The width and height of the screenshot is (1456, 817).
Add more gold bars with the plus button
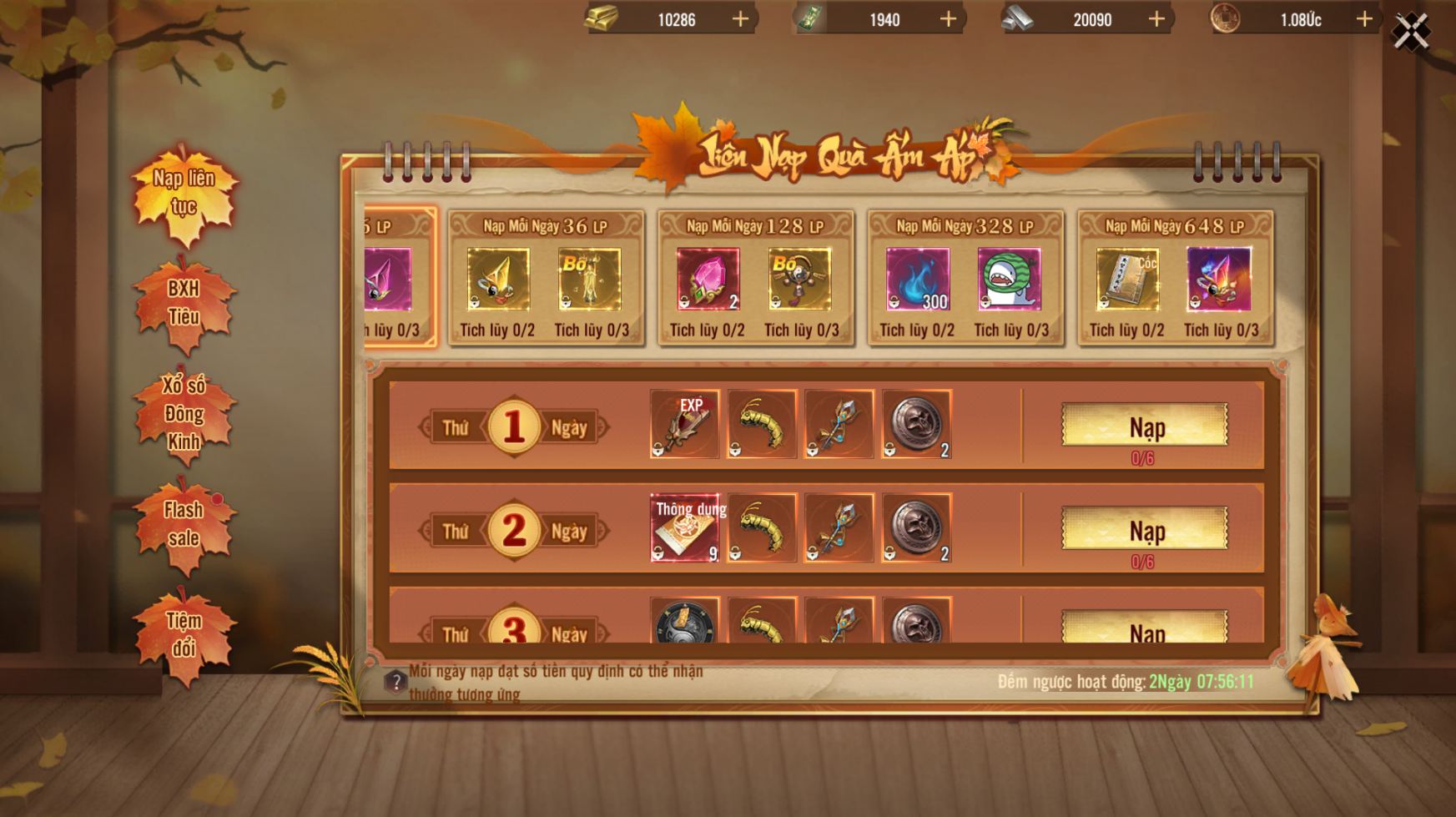pyautogui.click(x=740, y=19)
